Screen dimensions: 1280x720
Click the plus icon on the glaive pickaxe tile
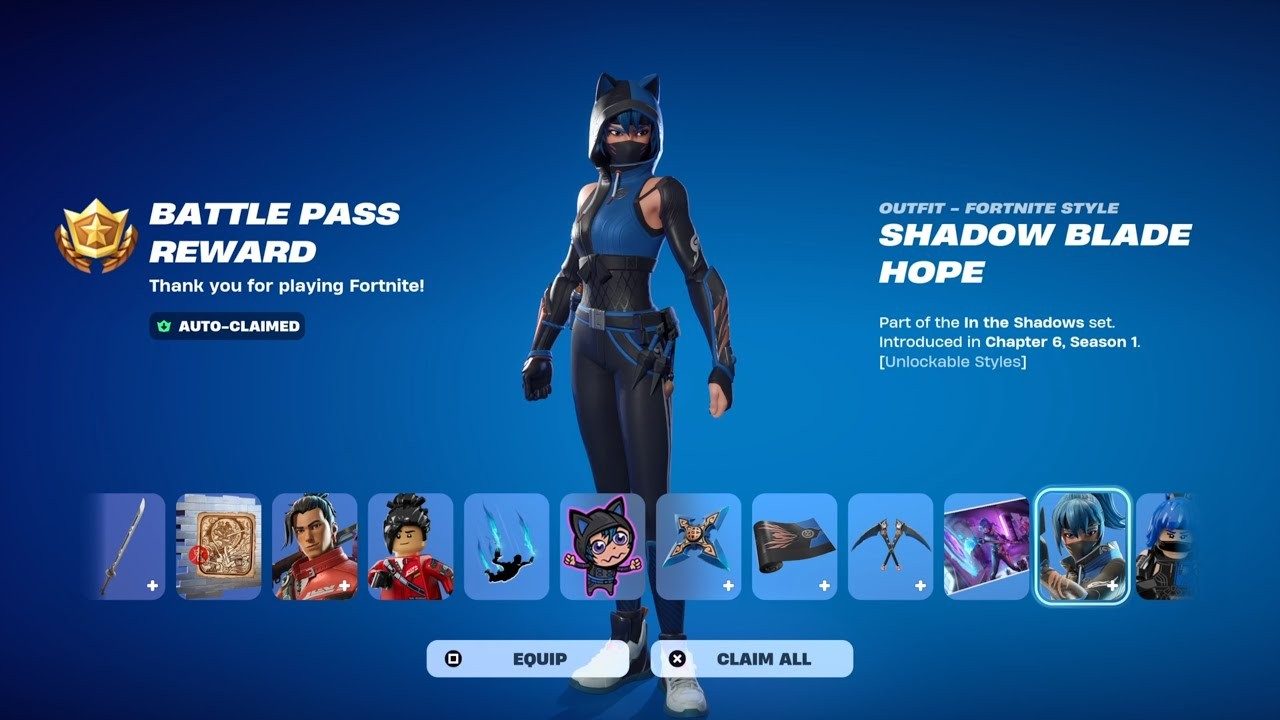[153, 583]
